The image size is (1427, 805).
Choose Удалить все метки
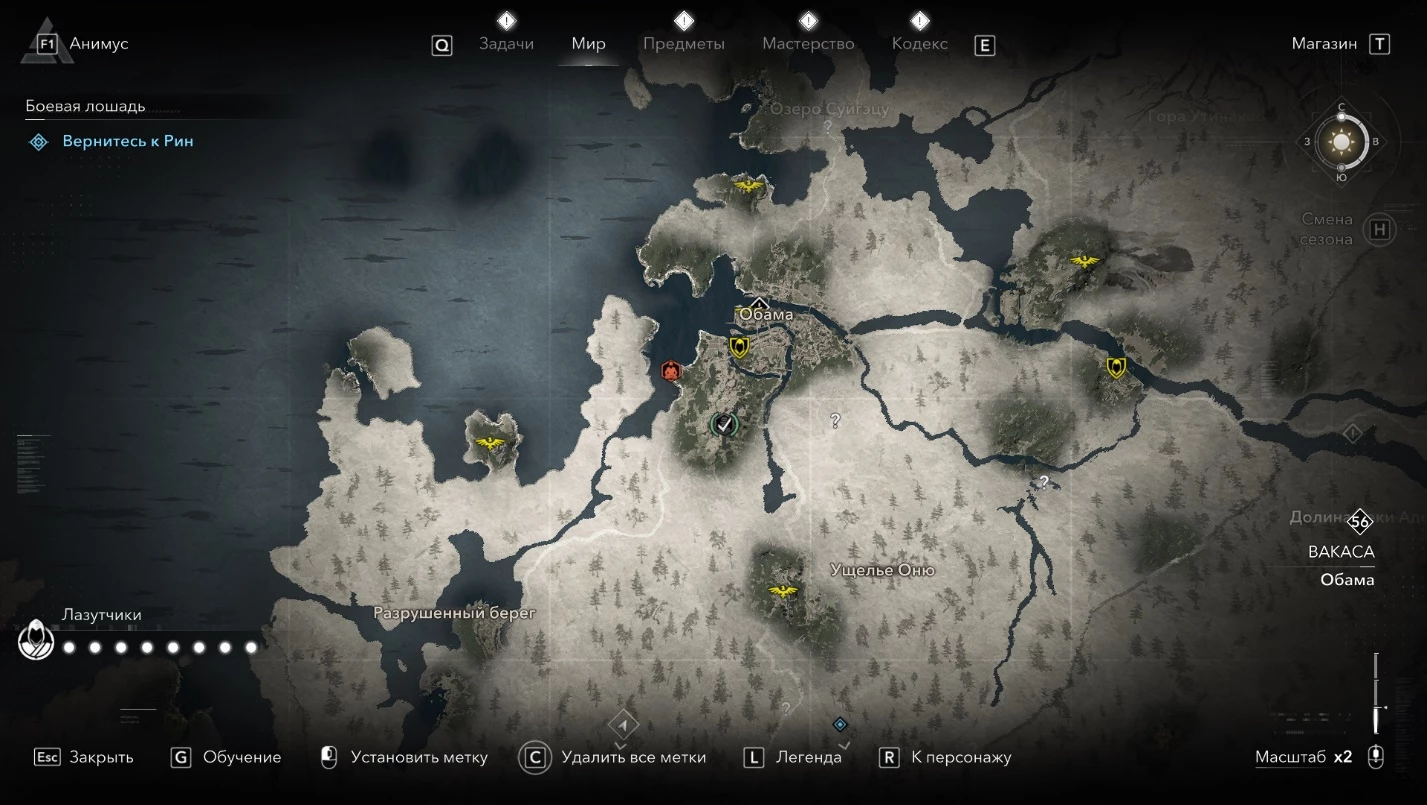click(633, 758)
